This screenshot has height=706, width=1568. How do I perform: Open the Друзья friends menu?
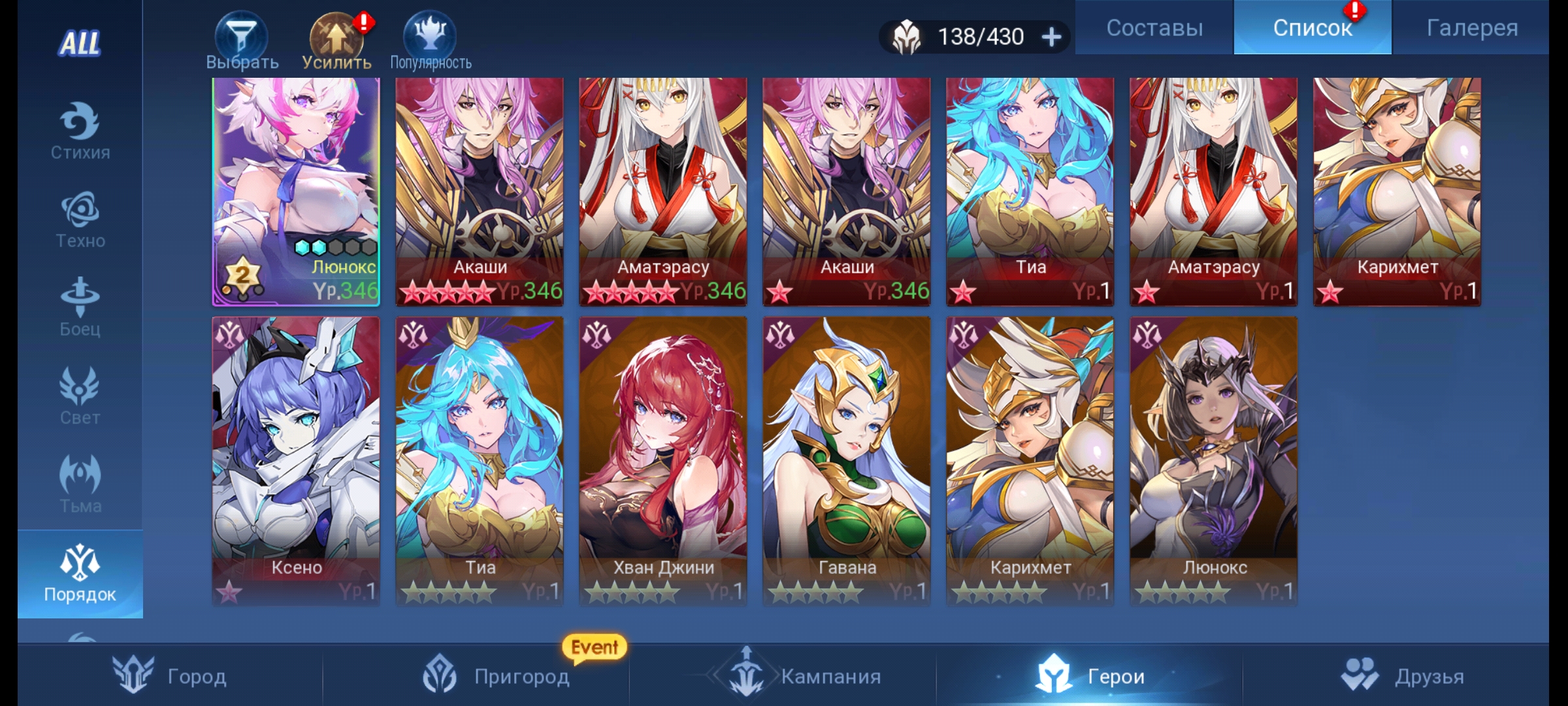(1402, 676)
